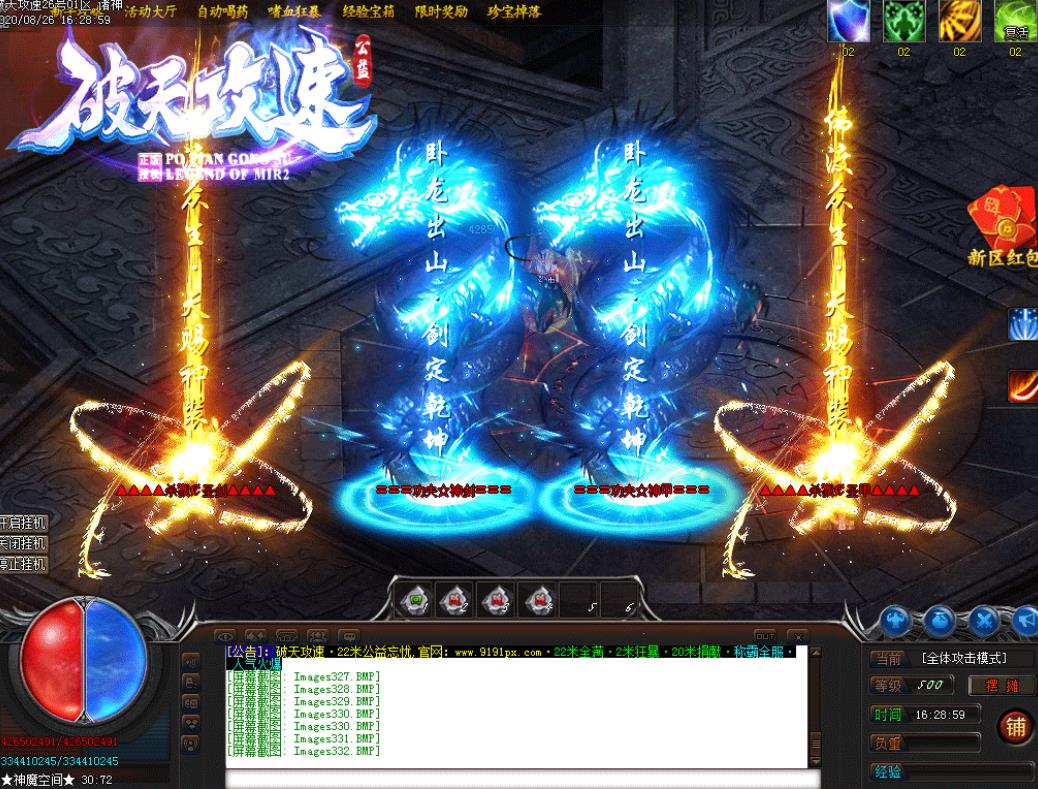Select the 自动喝药 auto-potion option
The width and height of the screenshot is (1038, 789).
[x=223, y=11]
